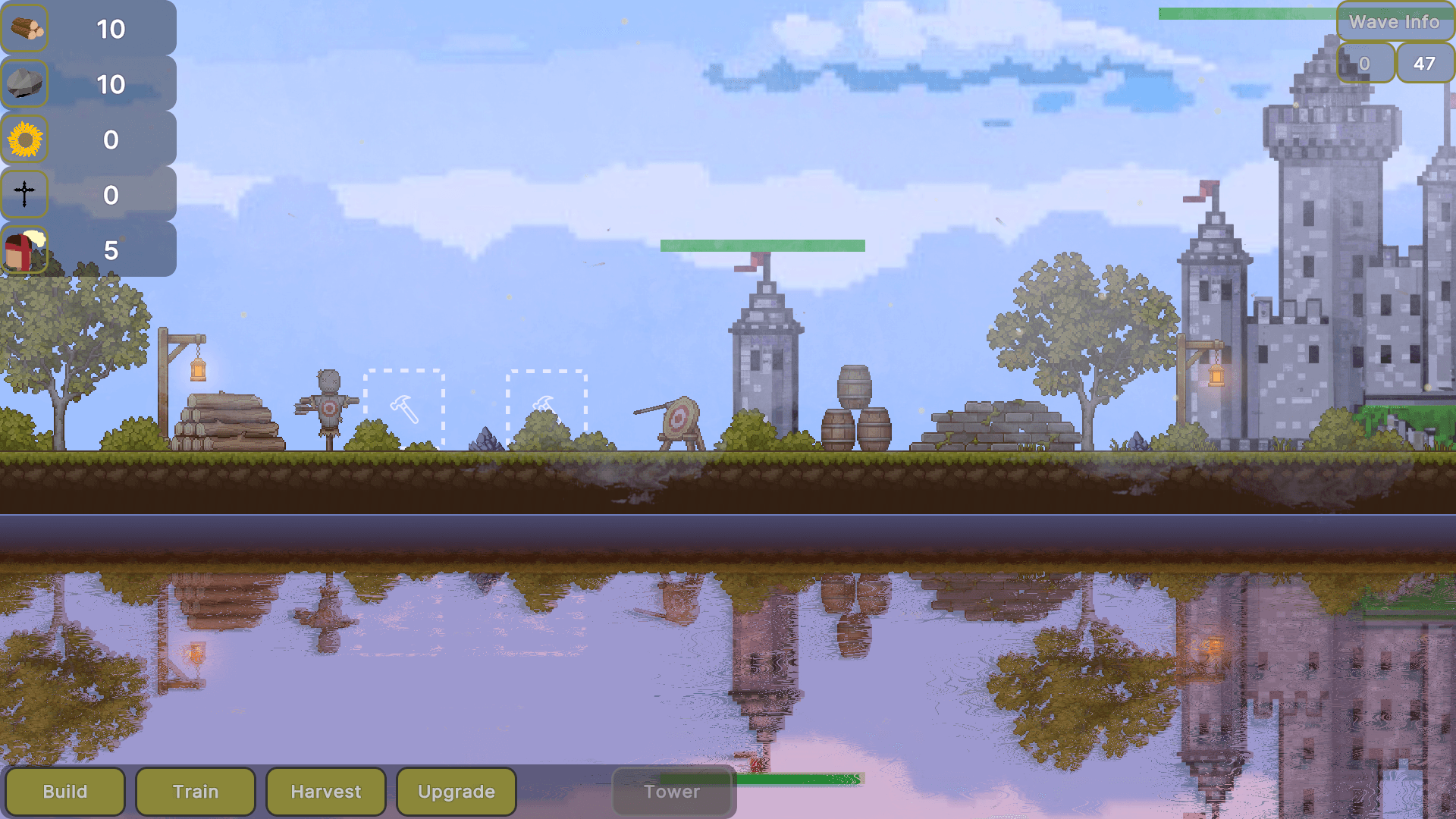Click the scarecrow with the target body
Image resolution: width=1456 pixels, height=819 pixels.
[329, 406]
